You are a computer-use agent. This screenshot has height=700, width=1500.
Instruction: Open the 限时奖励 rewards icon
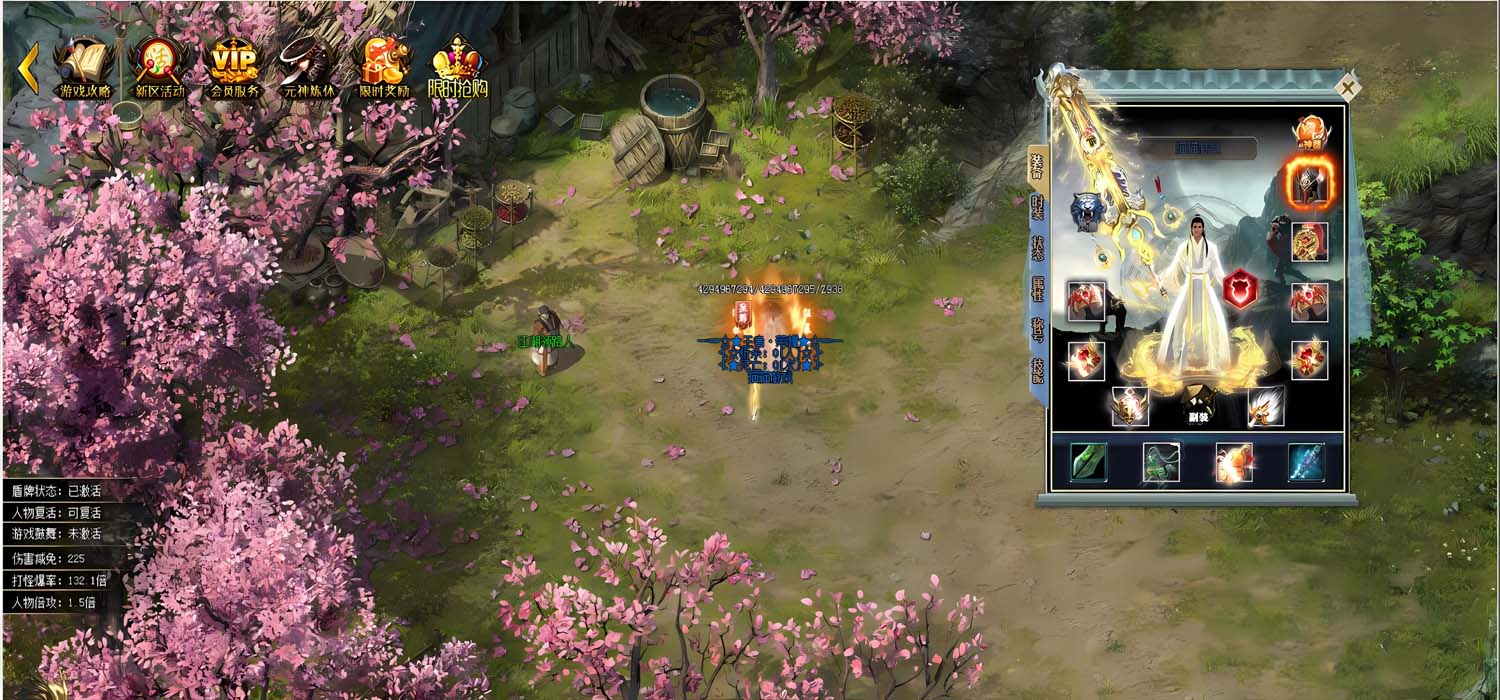(x=384, y=68)
